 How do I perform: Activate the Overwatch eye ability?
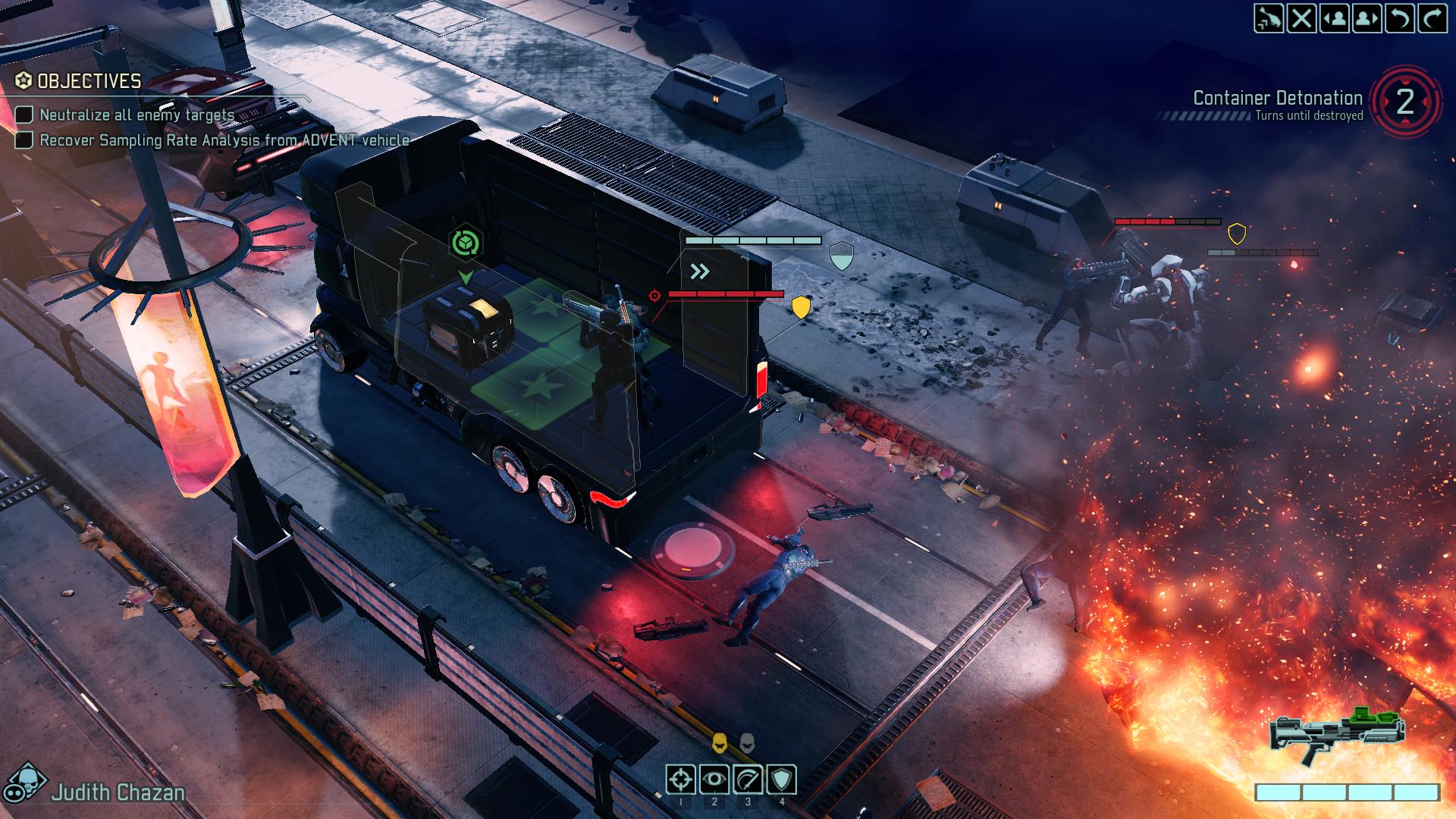[714, 779]
